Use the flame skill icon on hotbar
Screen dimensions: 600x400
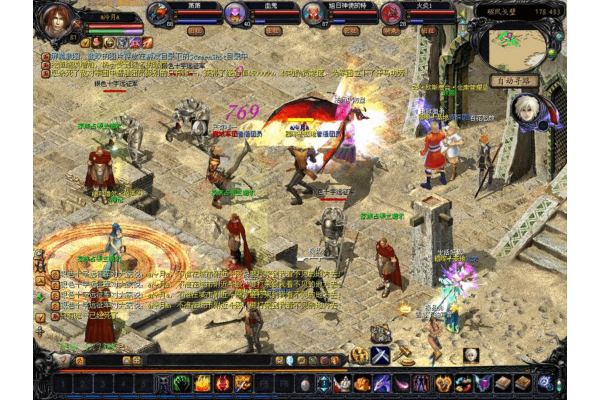[x=202, y=383]
